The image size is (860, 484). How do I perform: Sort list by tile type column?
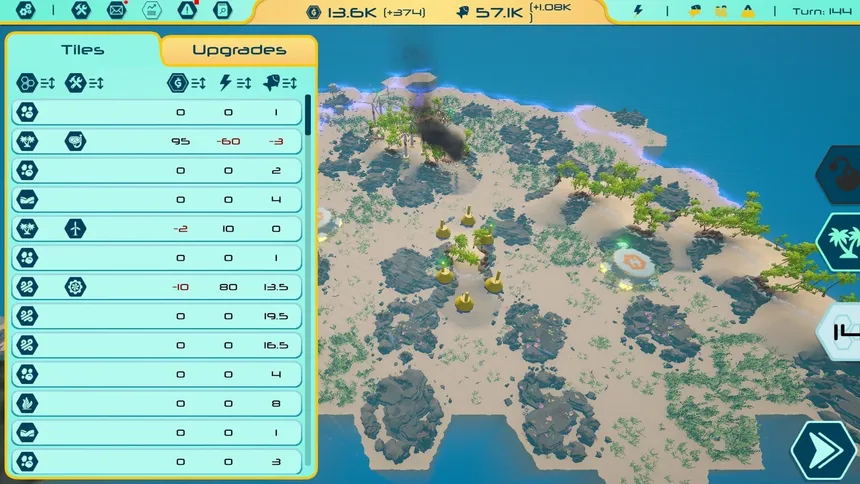pos(34,82)
